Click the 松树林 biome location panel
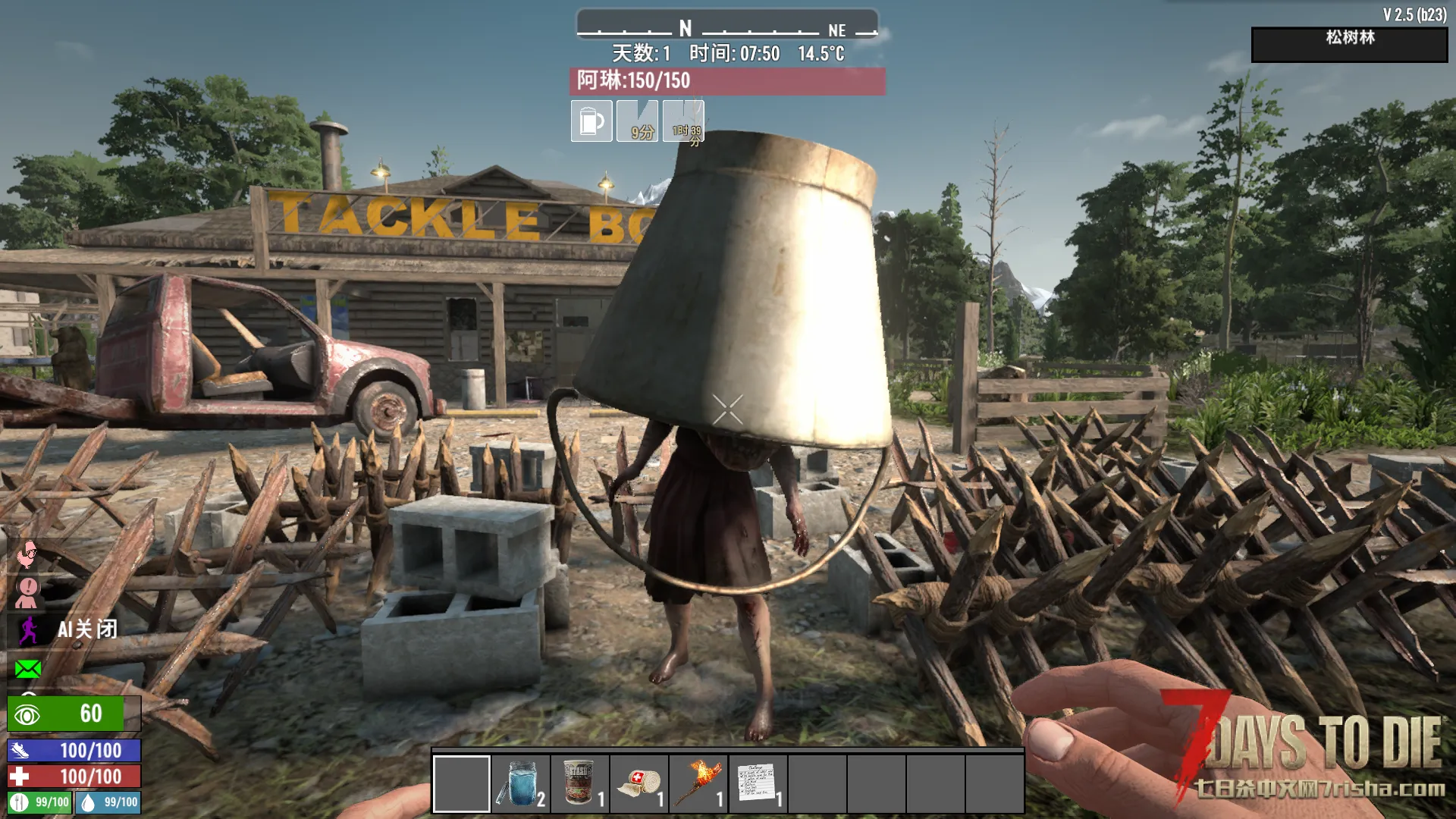 click(x=1349, y=45)
